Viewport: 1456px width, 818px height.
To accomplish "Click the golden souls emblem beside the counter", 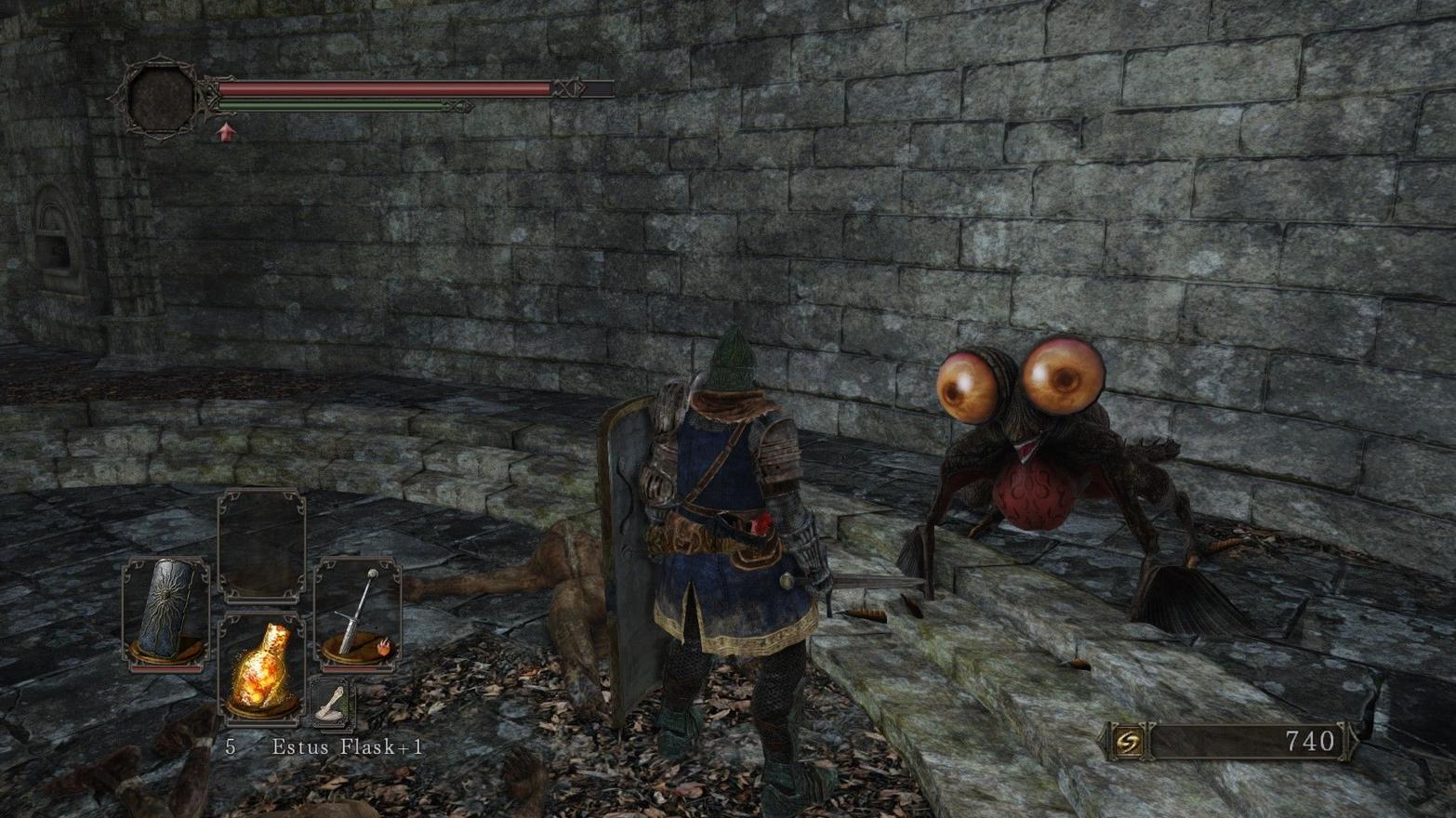I will 1128,740.
